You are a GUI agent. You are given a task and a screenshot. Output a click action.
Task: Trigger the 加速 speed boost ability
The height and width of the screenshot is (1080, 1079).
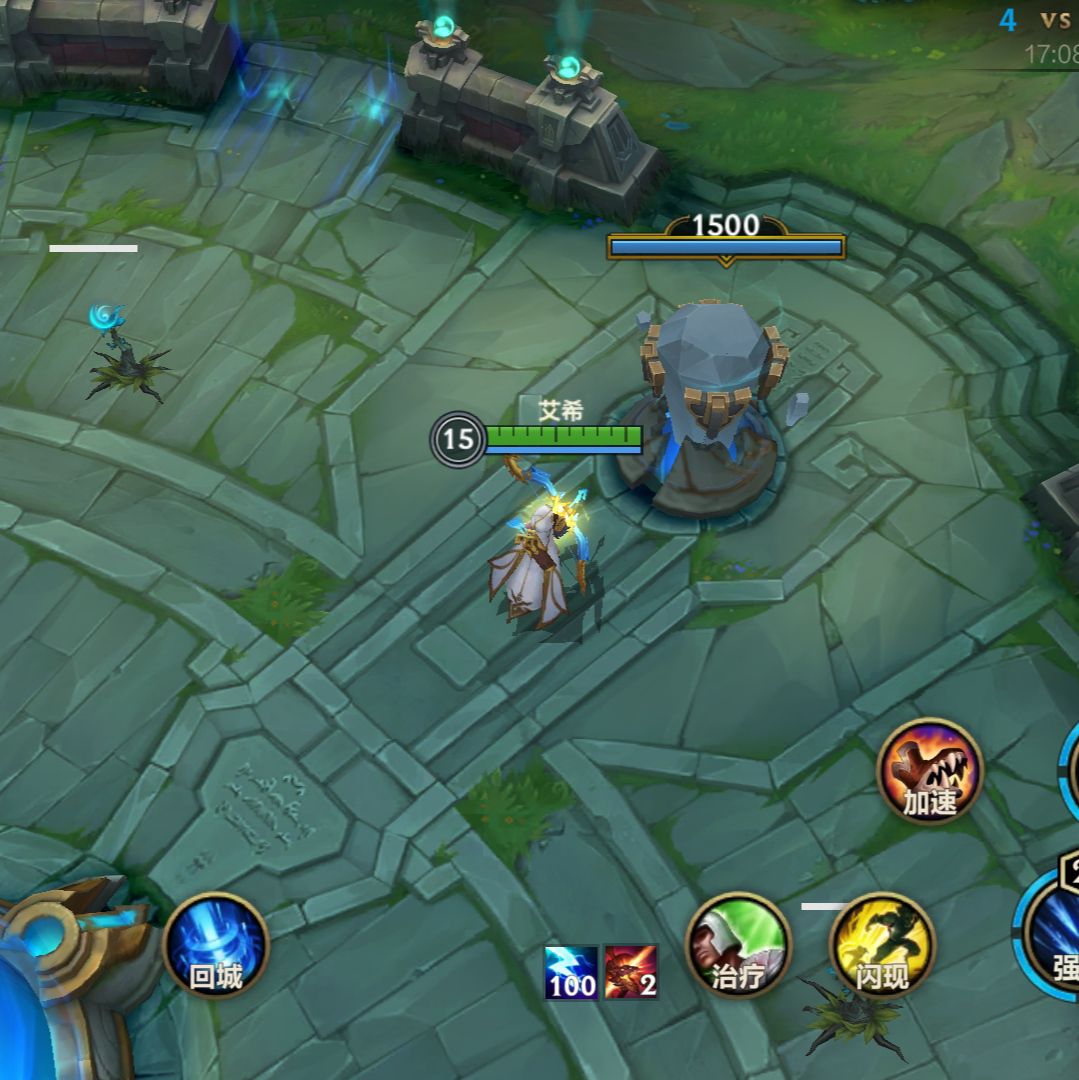(x=930, y=771)
